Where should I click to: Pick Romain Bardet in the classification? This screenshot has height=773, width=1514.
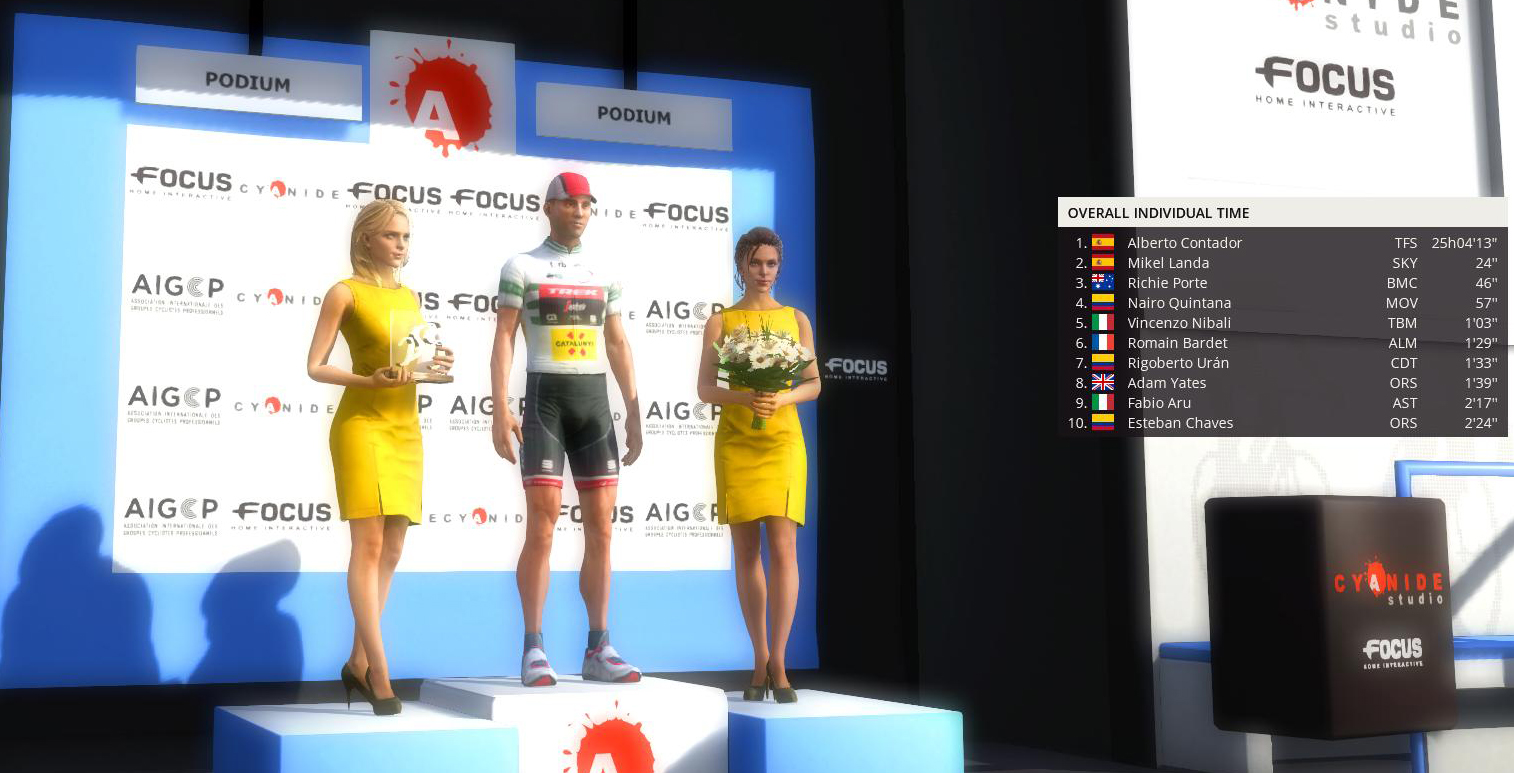(1177, 343)
